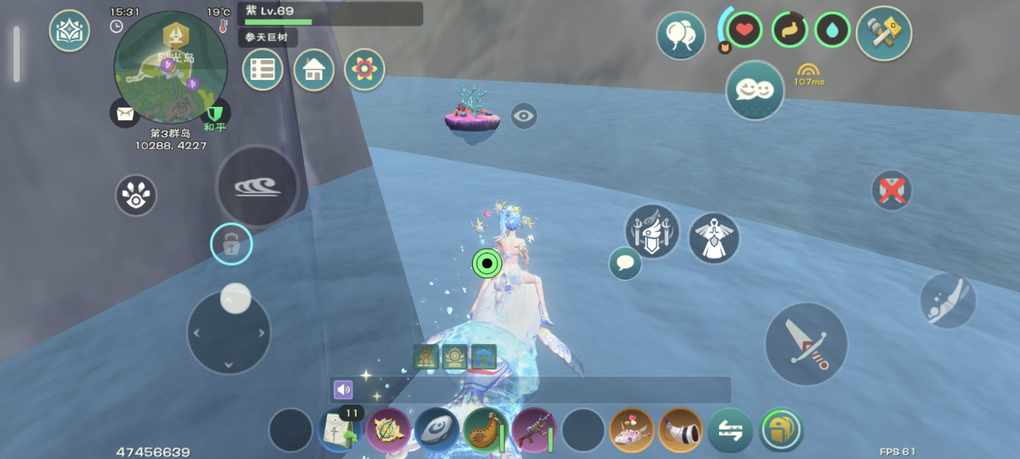The width and height of the screenshot is (1020, 459).
Task: Open the hammer and blueprint build menu
Action: pos(884,32)
